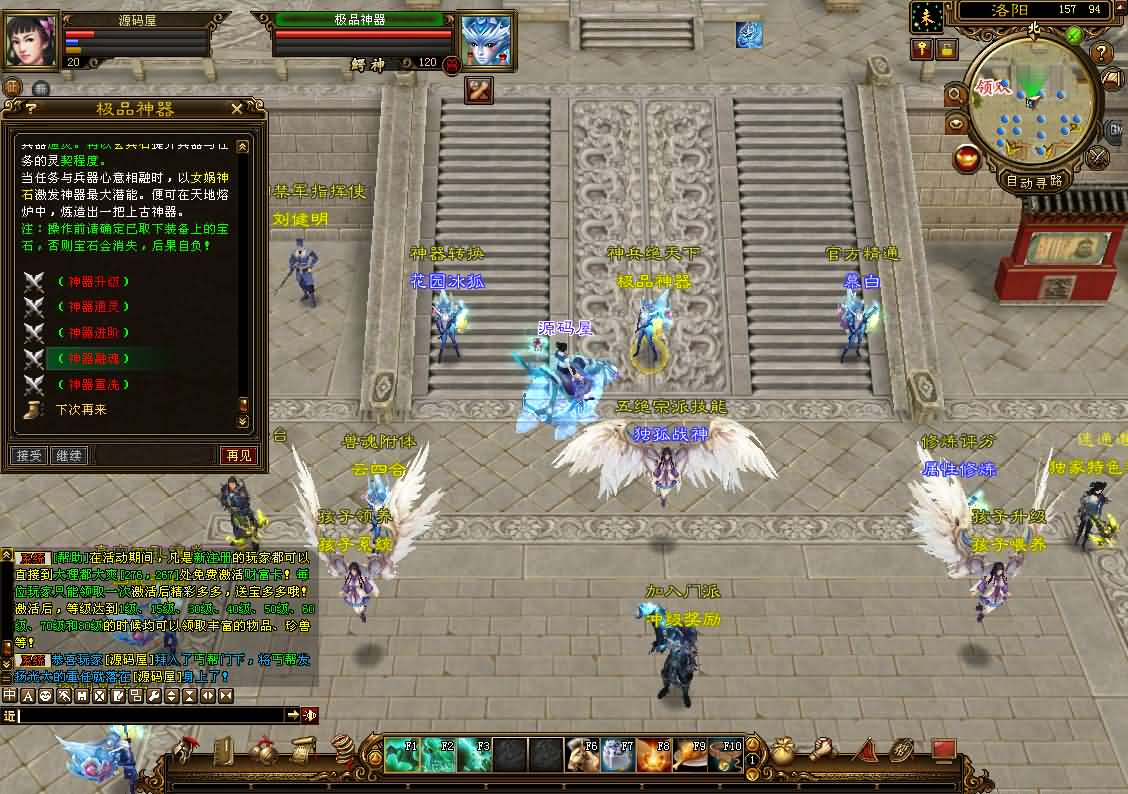Select the 神器升级 dialogue option
The width and height of the screenshot is (1128, 794).
(94, 281)
